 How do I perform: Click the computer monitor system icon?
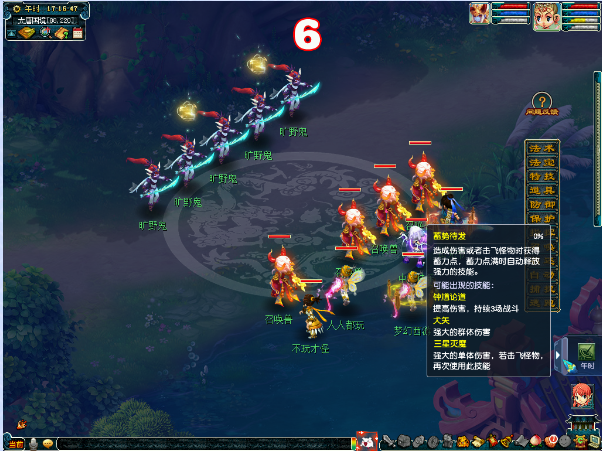tap(592, 441)
